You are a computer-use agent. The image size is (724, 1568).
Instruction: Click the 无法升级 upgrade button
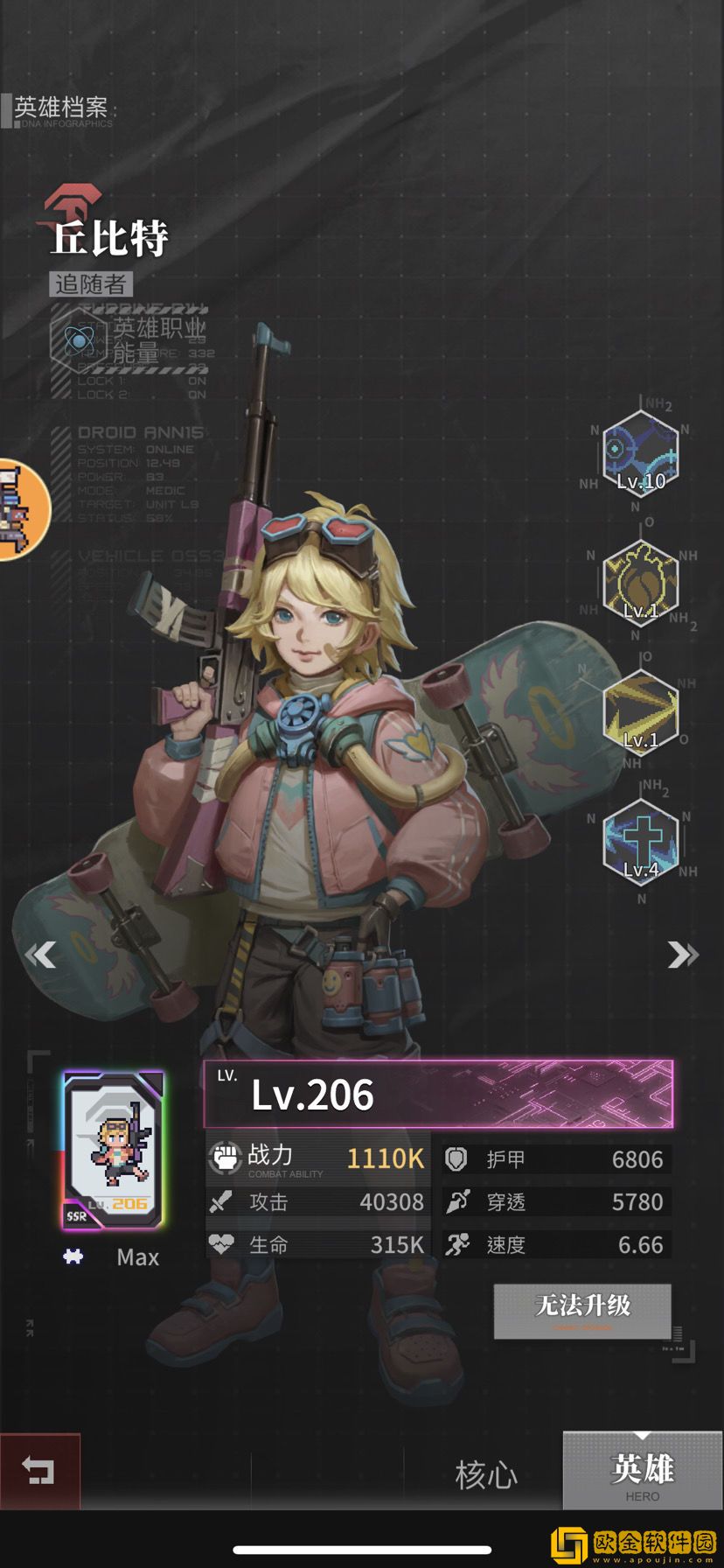pyautogui.click(x=582, y=1310)
